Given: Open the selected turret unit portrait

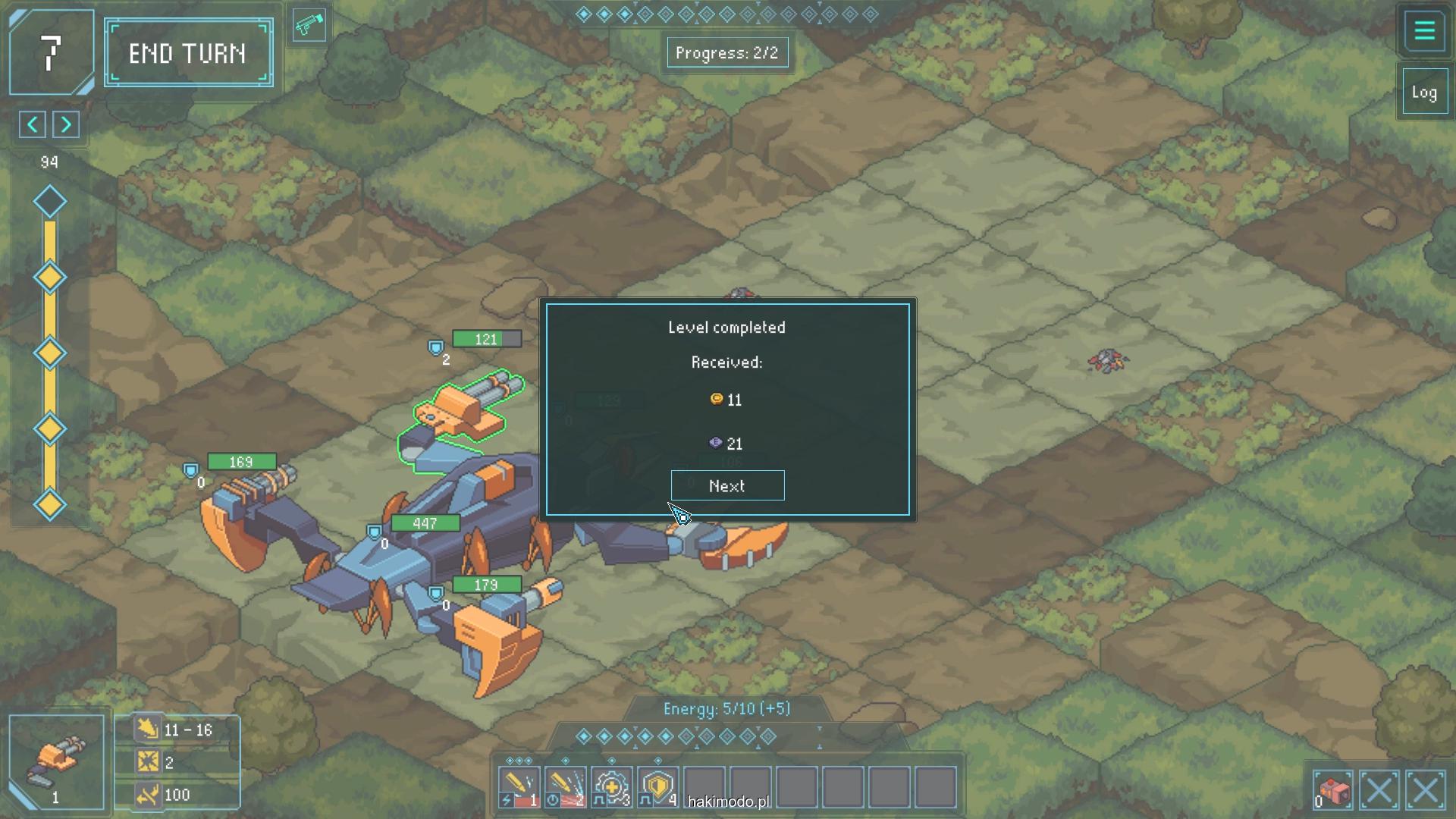Looking at the screenshot, I should pyautogui.click(x=55, y=761).
